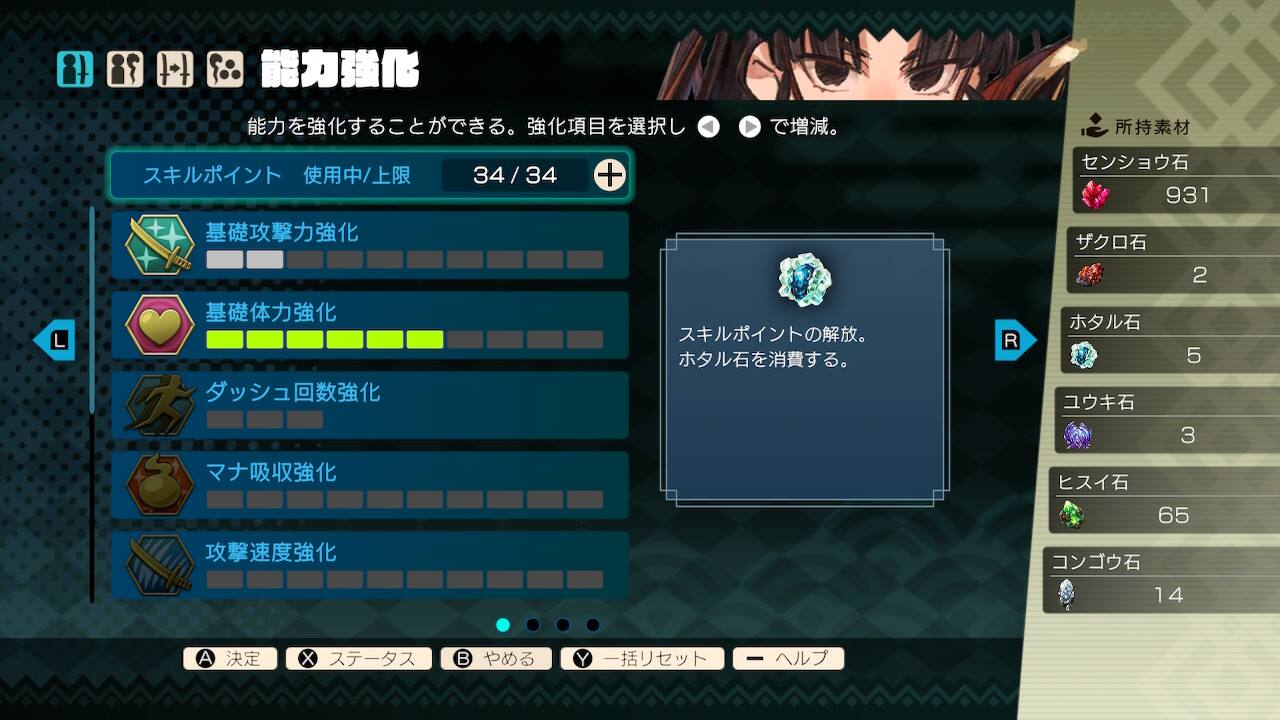Open the ヘルプ help button

pos(788,658)
